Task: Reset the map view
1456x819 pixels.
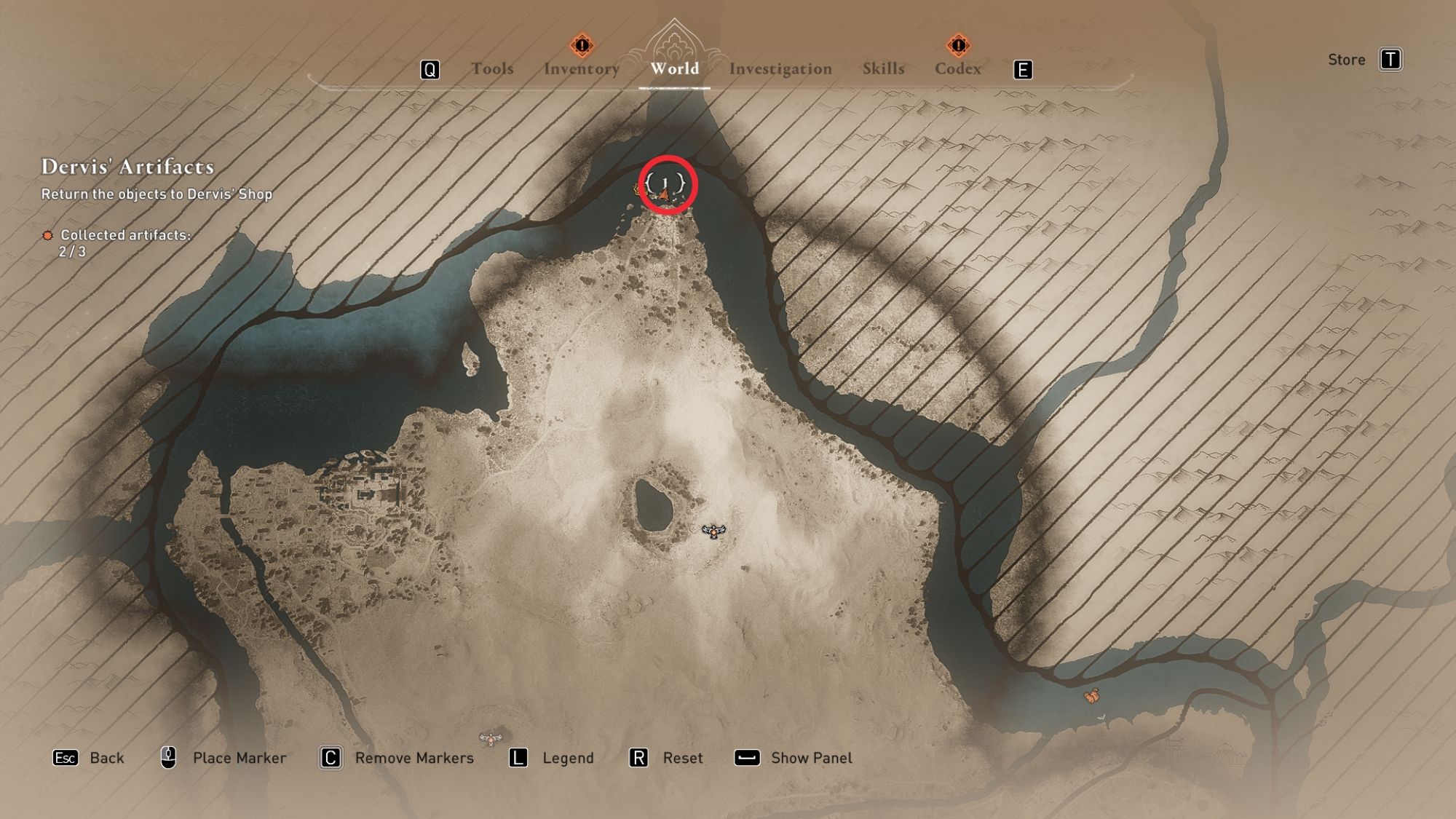Action: coord(683,757)
